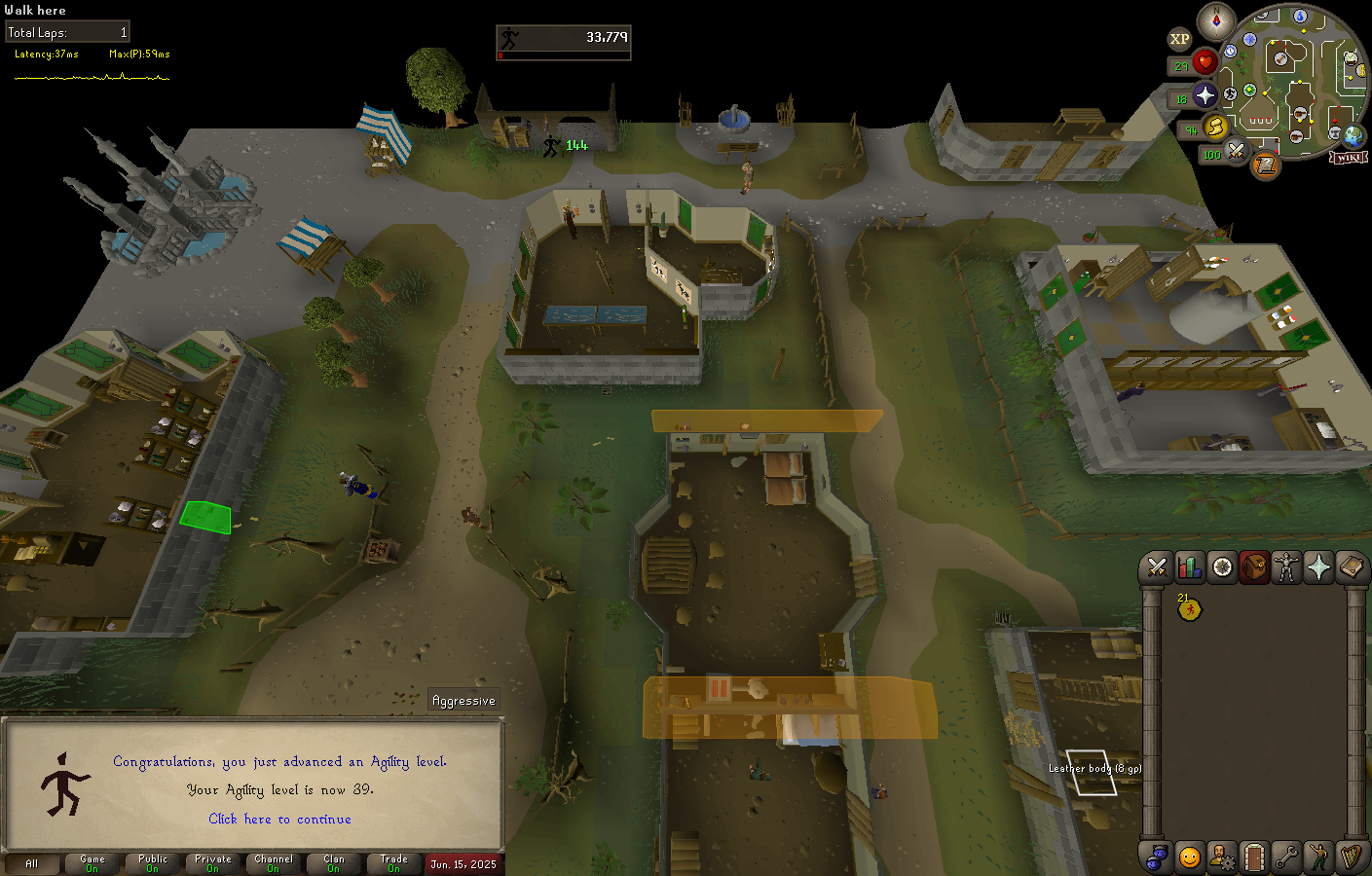This screenshot has width=1372, height=876.
Task: Open the Quest List tab
Action: [1222, 566]
